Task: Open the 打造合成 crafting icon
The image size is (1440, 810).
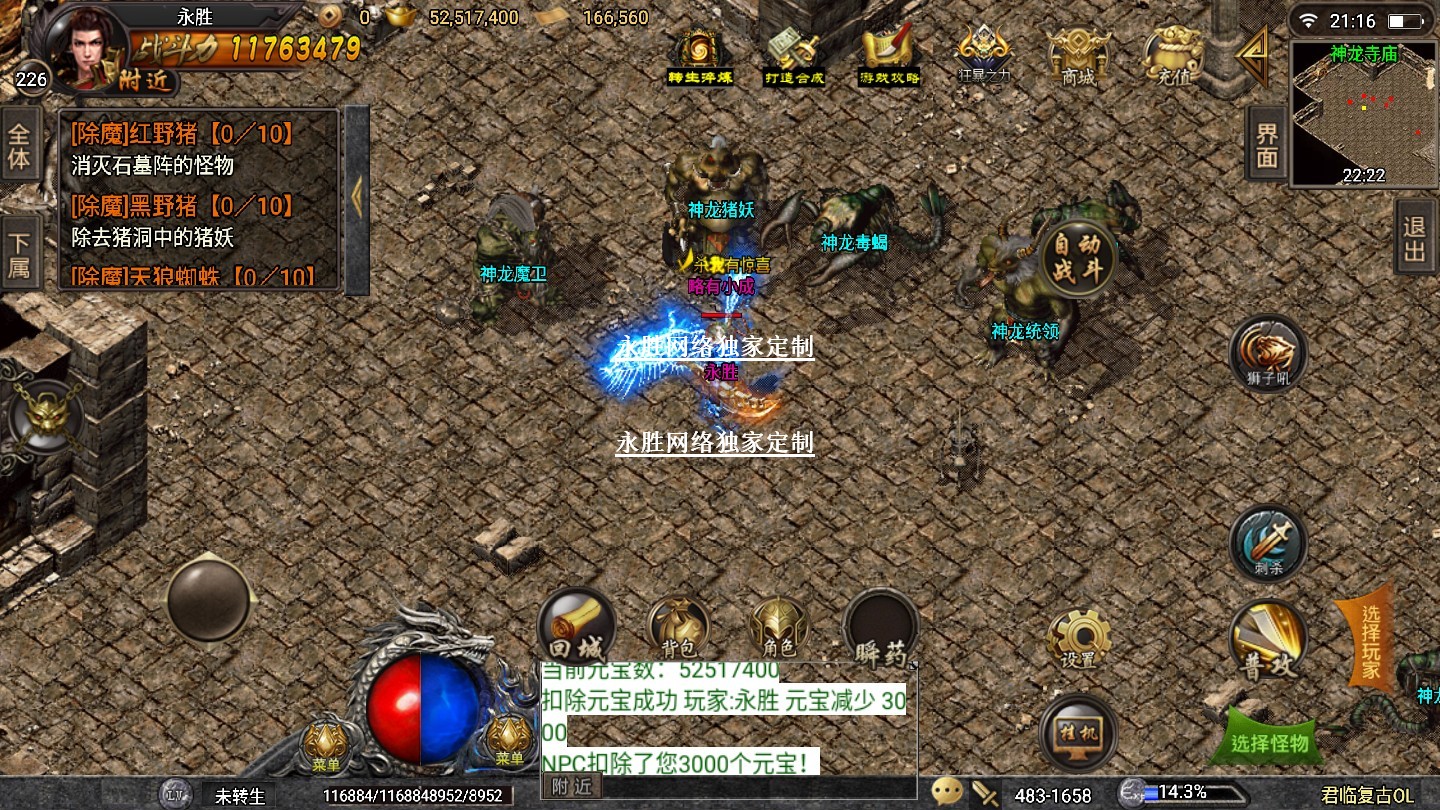Action: pyautogui.click(x=794, y=55)
